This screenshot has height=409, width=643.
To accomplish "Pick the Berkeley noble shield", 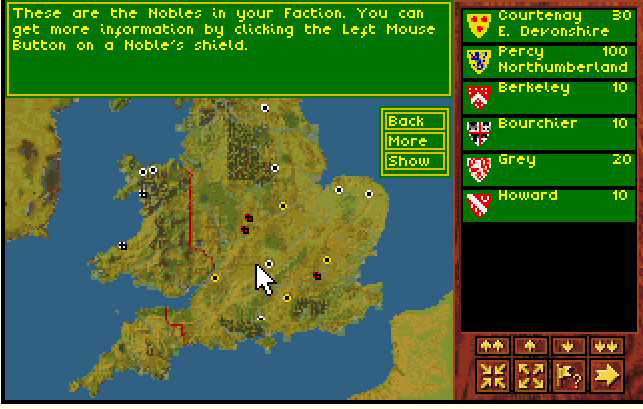I will [x=478, y=96].
